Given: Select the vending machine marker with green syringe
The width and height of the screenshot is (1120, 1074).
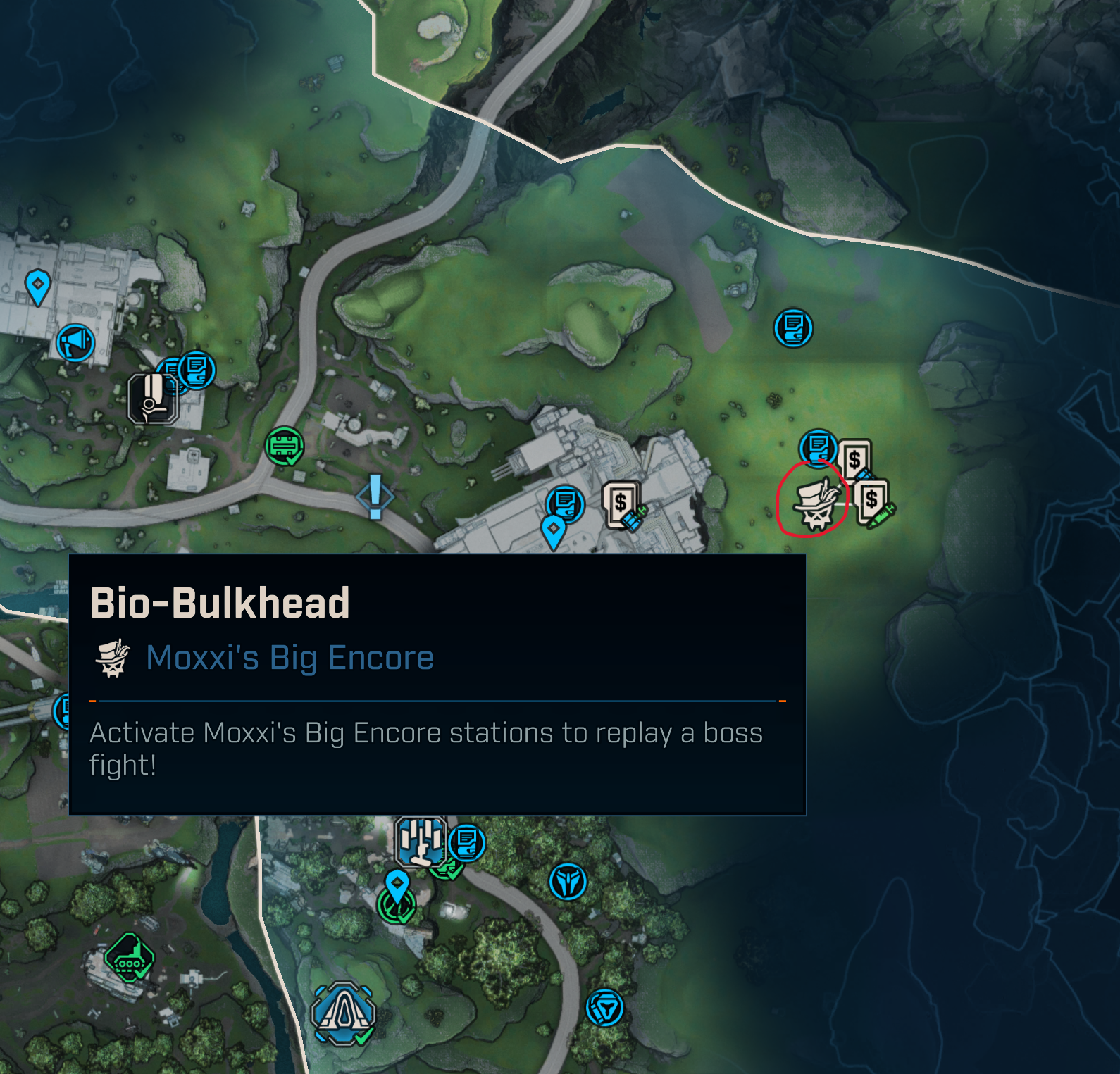Looking at the screenshot, I should [x=873, y=502].
